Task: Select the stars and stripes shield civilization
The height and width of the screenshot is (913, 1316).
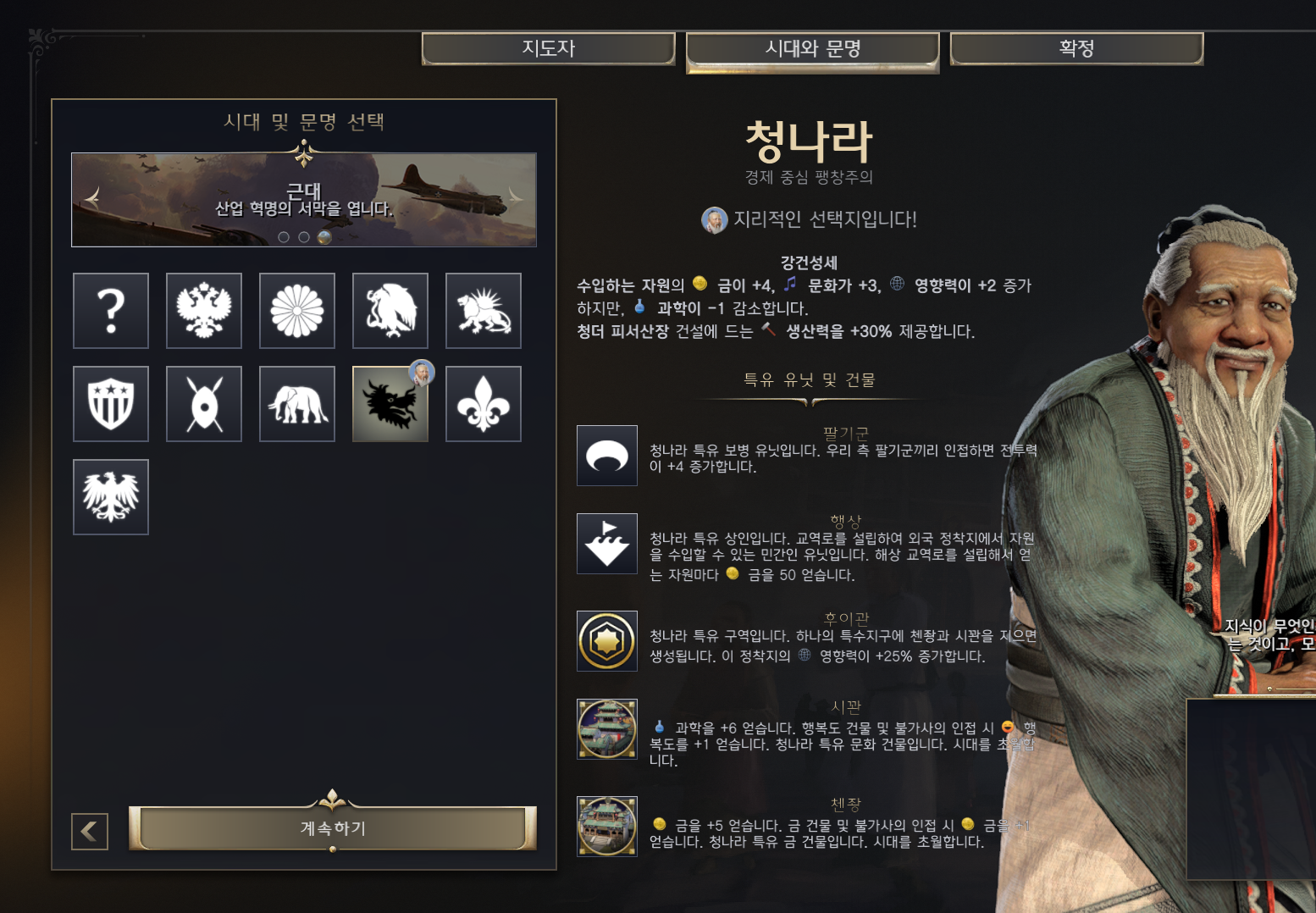Action: tap(111, 404)
